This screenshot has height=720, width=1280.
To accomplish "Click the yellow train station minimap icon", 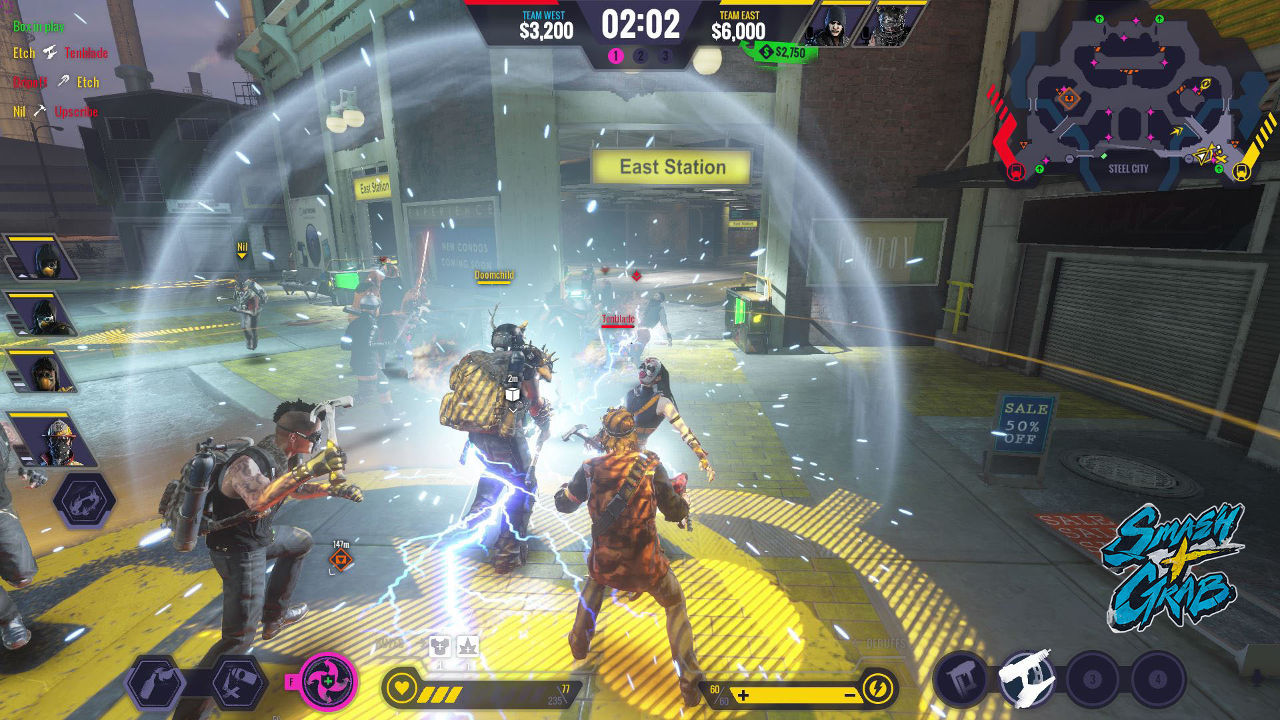I will click(x=1242, y=171).
